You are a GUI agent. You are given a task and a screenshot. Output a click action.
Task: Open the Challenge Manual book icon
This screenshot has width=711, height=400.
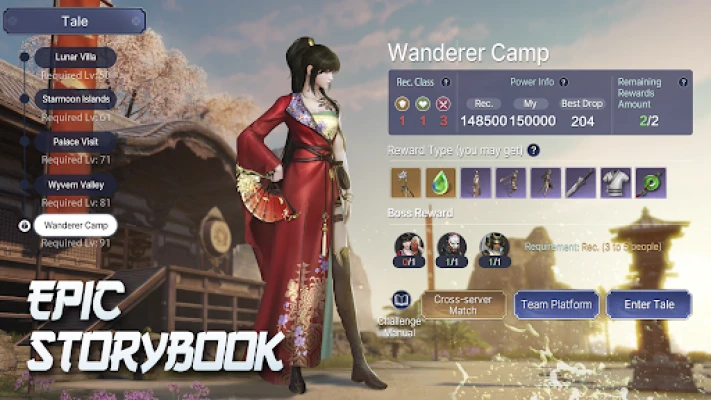click(x=401, y=300)
